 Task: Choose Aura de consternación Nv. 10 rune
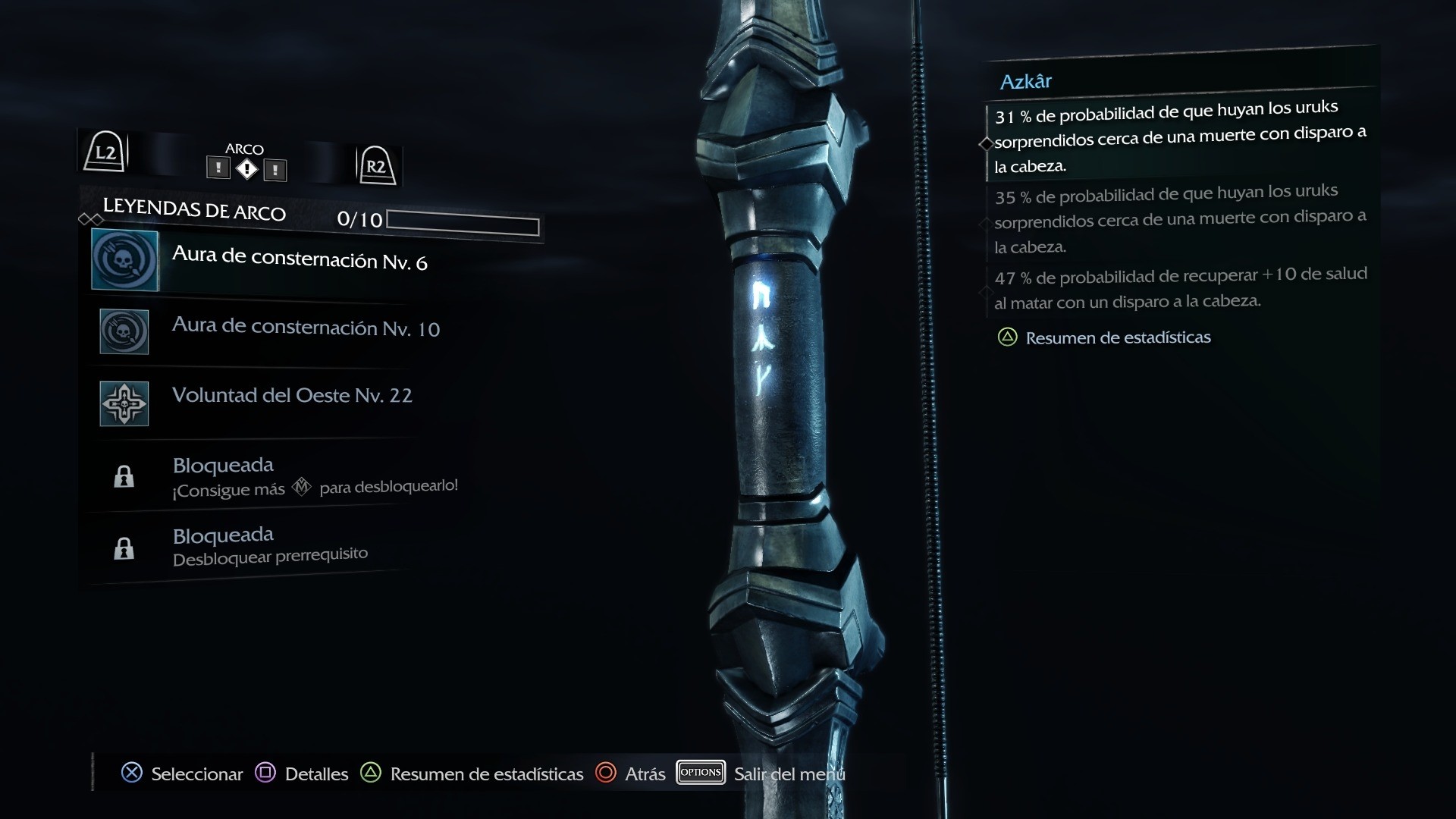click(305, 328)
